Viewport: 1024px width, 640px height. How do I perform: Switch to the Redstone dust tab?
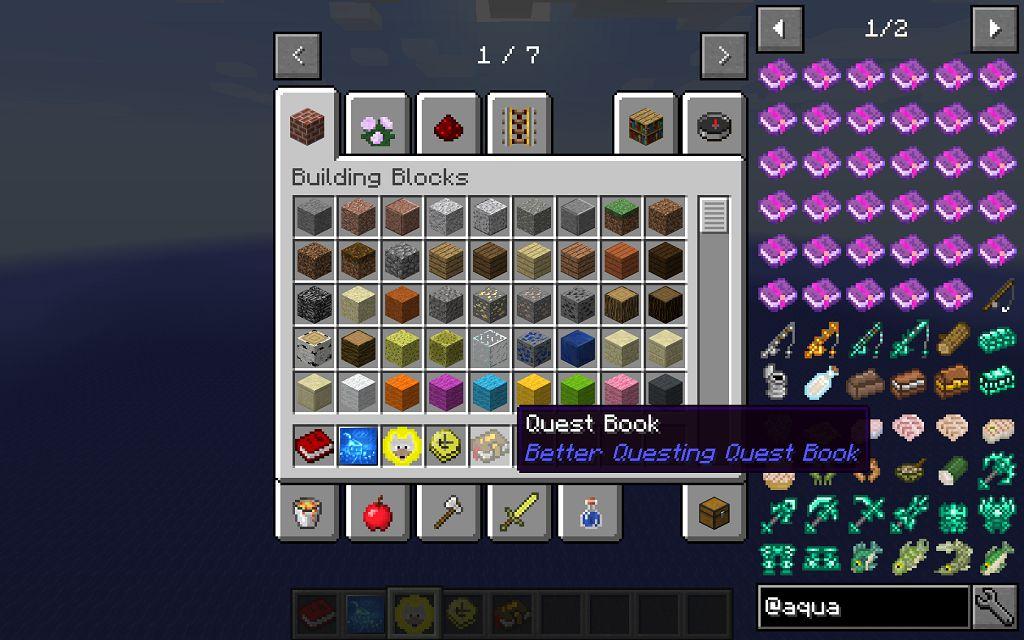click(448, 126)
